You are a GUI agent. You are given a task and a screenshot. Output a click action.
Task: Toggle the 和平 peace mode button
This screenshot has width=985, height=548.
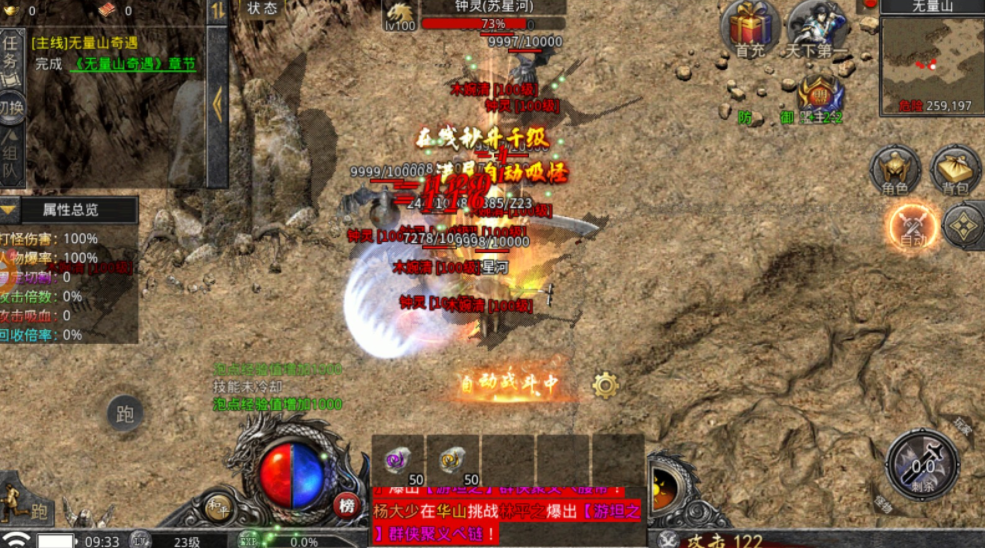[218, 506]
